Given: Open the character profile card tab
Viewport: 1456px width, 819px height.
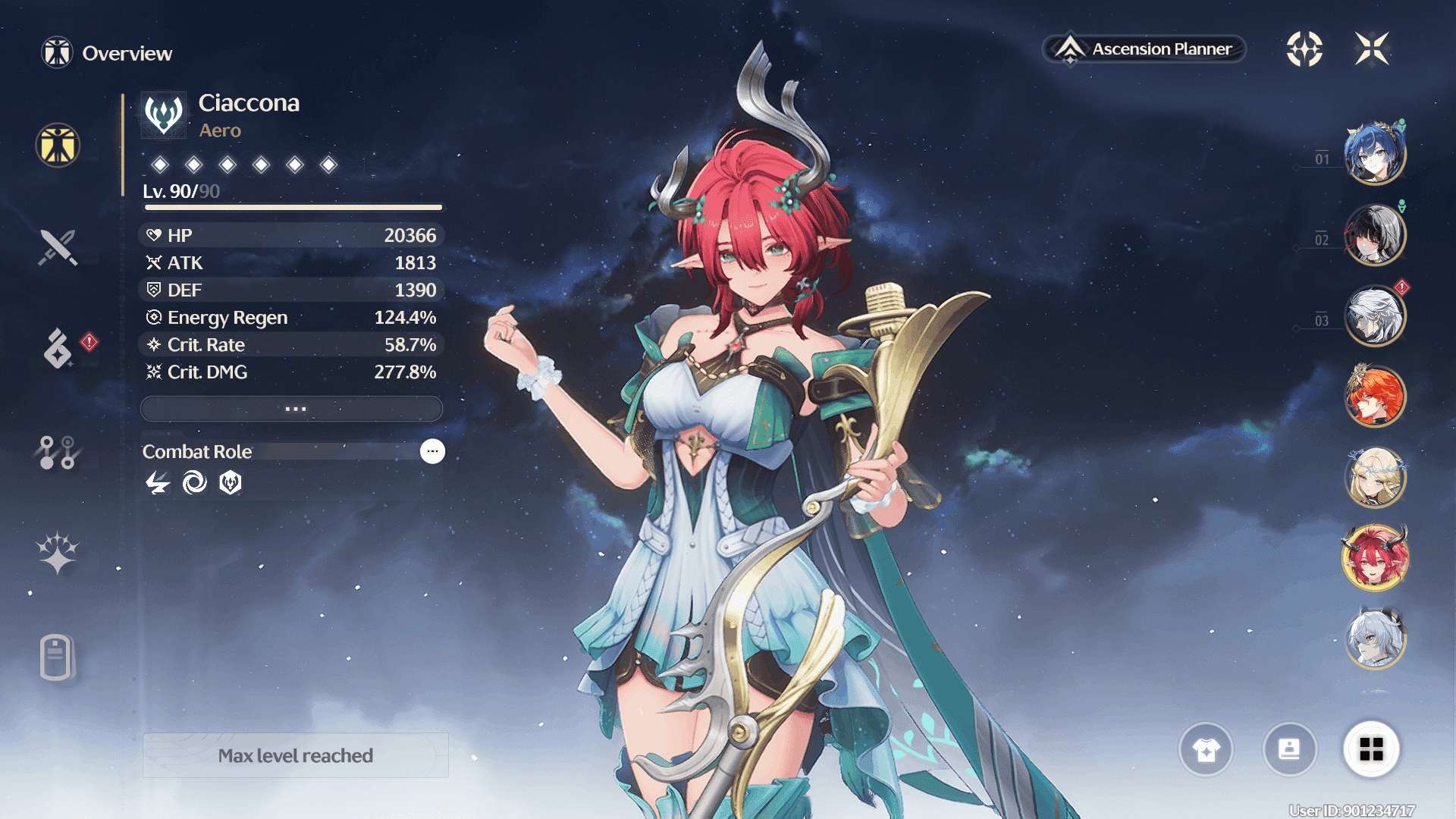Looking at the screenshot, I should tap(57, 657).
